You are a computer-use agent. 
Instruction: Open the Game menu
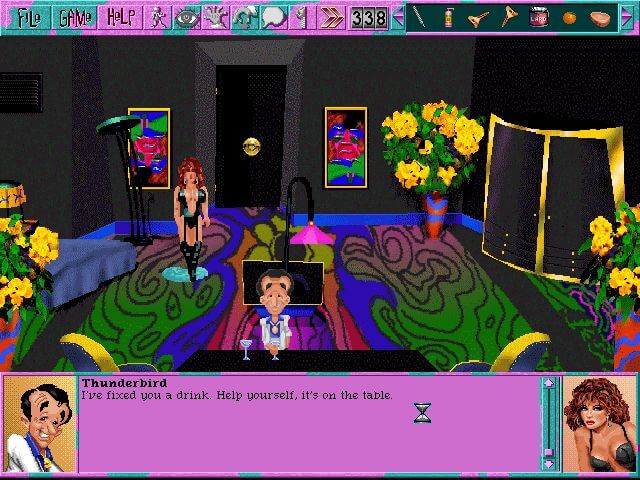(x=74, y=17)
